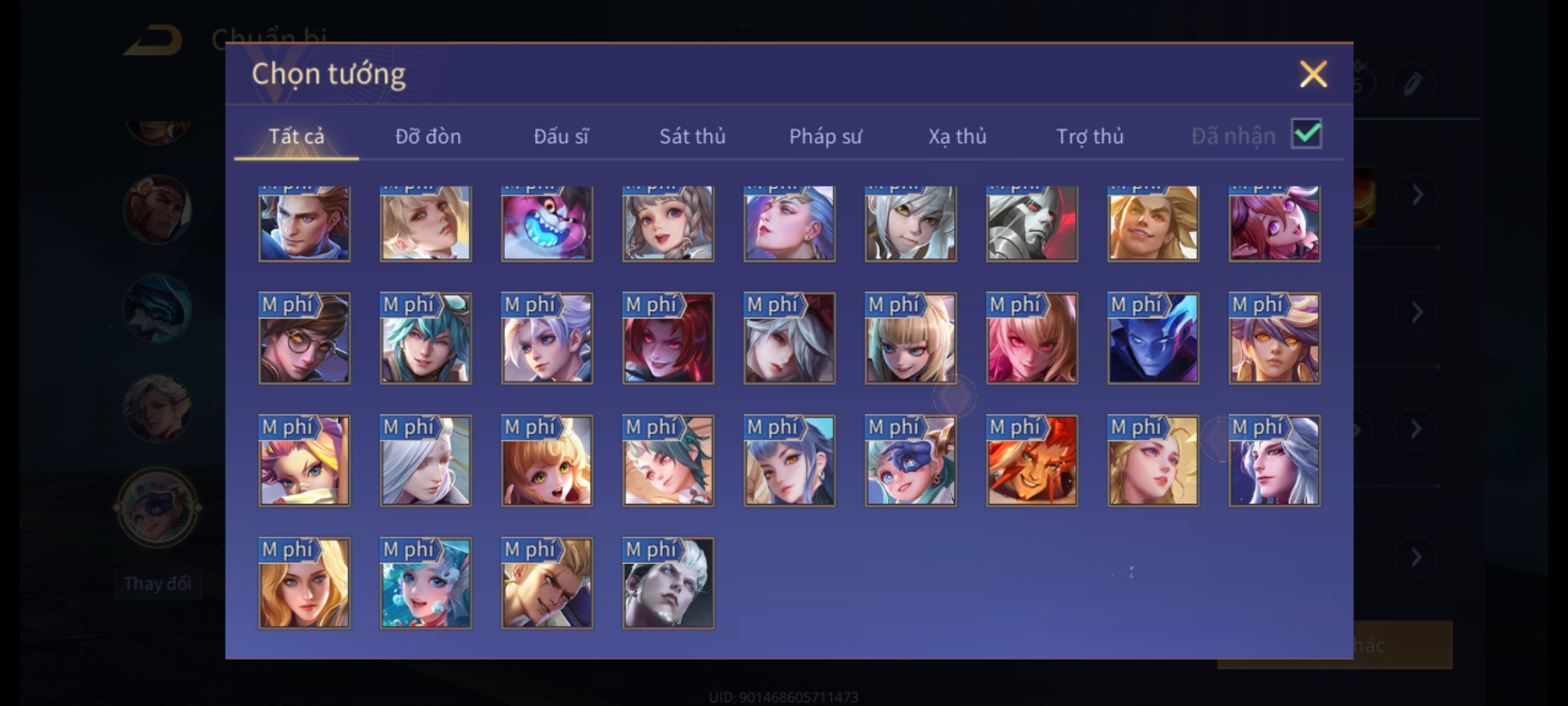Select the red-haired vampire hero portrait
Viewport: 1568px width, 706px height.
coord(668,338)
